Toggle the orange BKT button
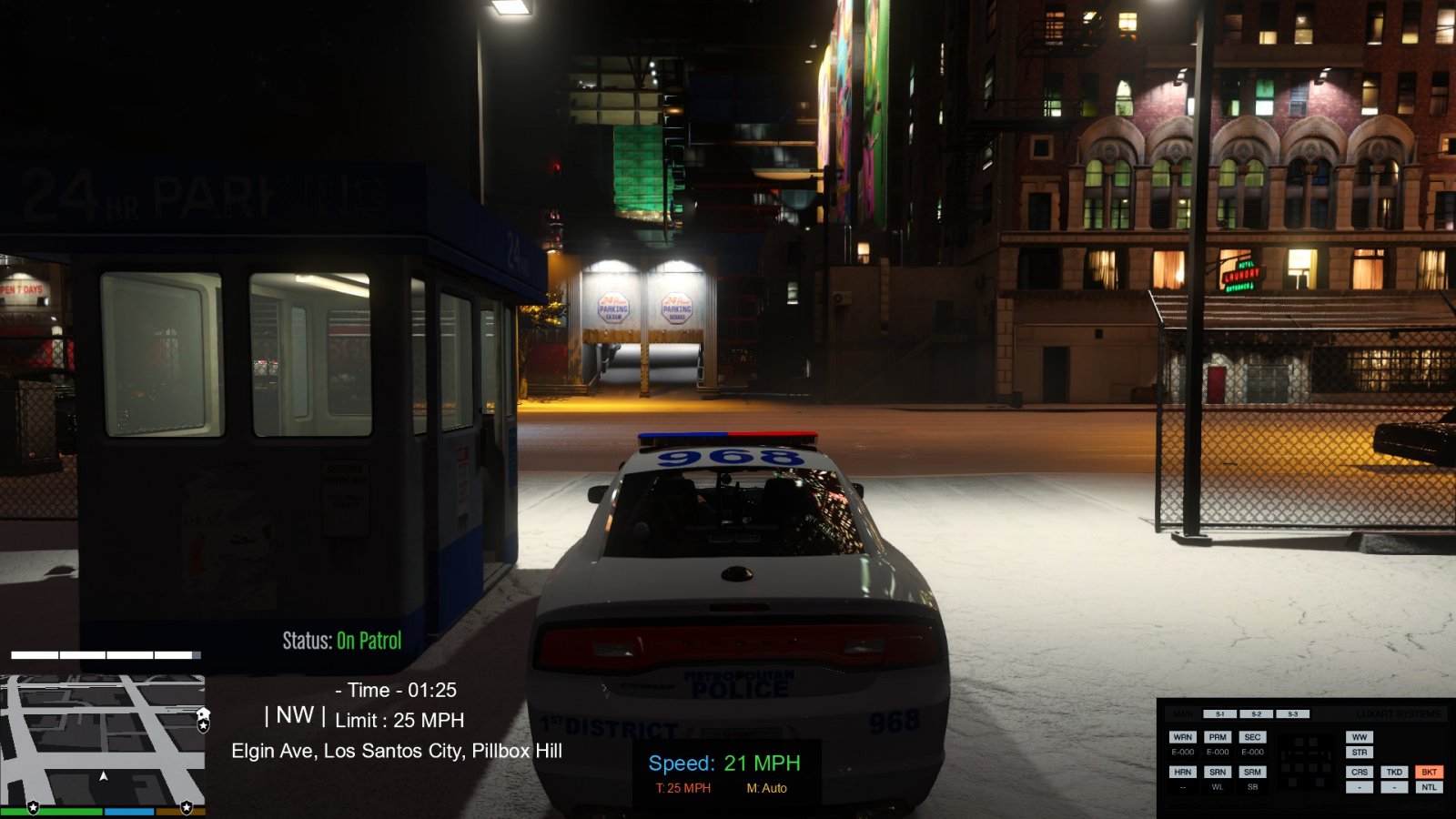The image size is (1456, 819). [1429, 772]
